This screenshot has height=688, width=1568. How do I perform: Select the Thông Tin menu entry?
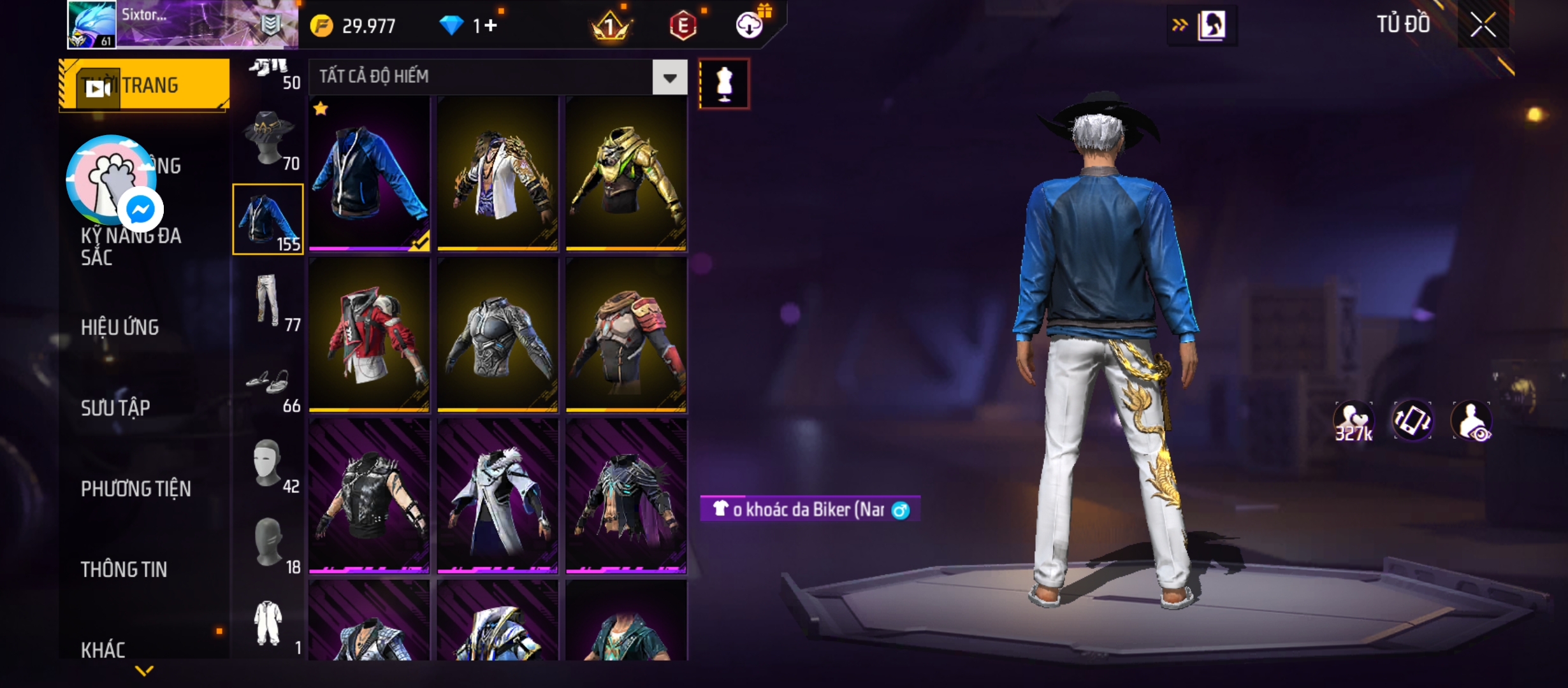click(124, 570)
